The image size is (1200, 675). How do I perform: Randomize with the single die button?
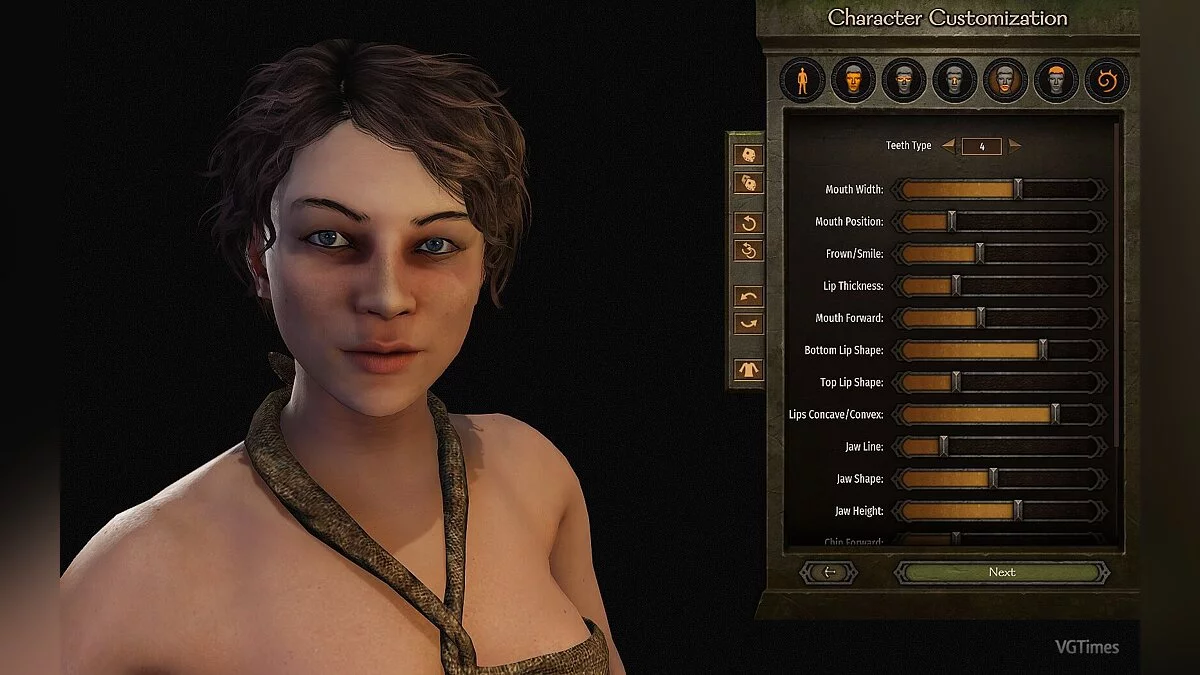(748, 155)
